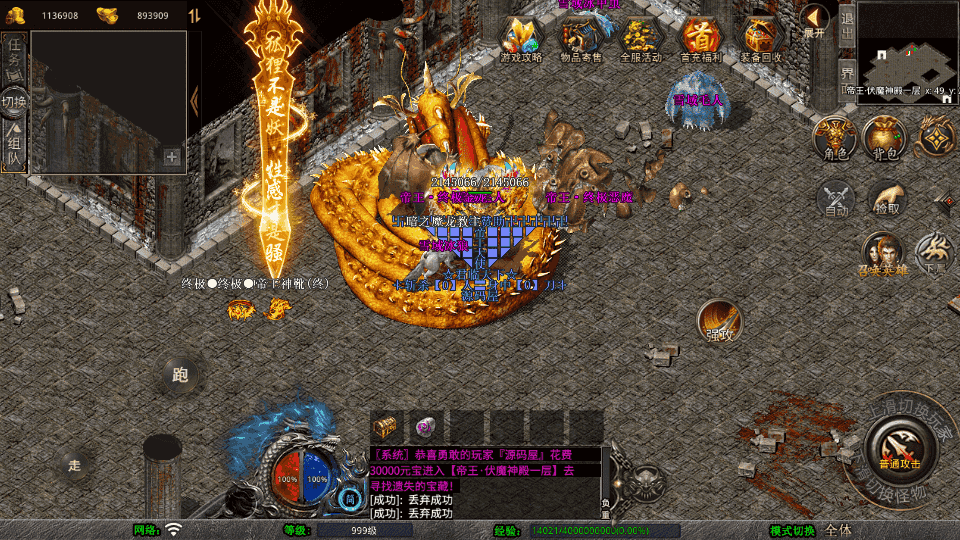
Task: Open the 游戏攻略 game guide icon
Action: coord(521,38)
